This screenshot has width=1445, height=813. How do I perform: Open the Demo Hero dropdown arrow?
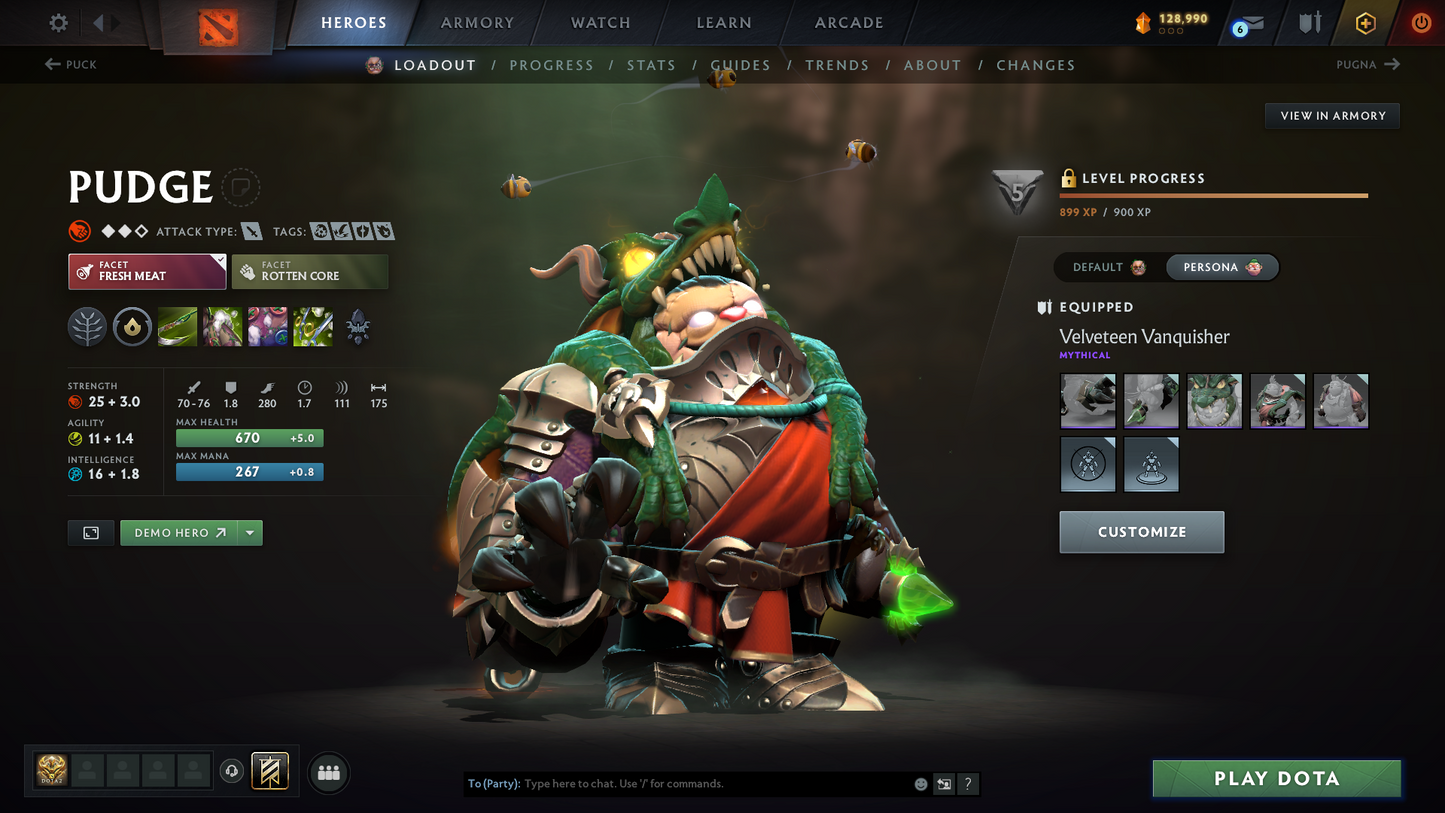pos(250,533)
